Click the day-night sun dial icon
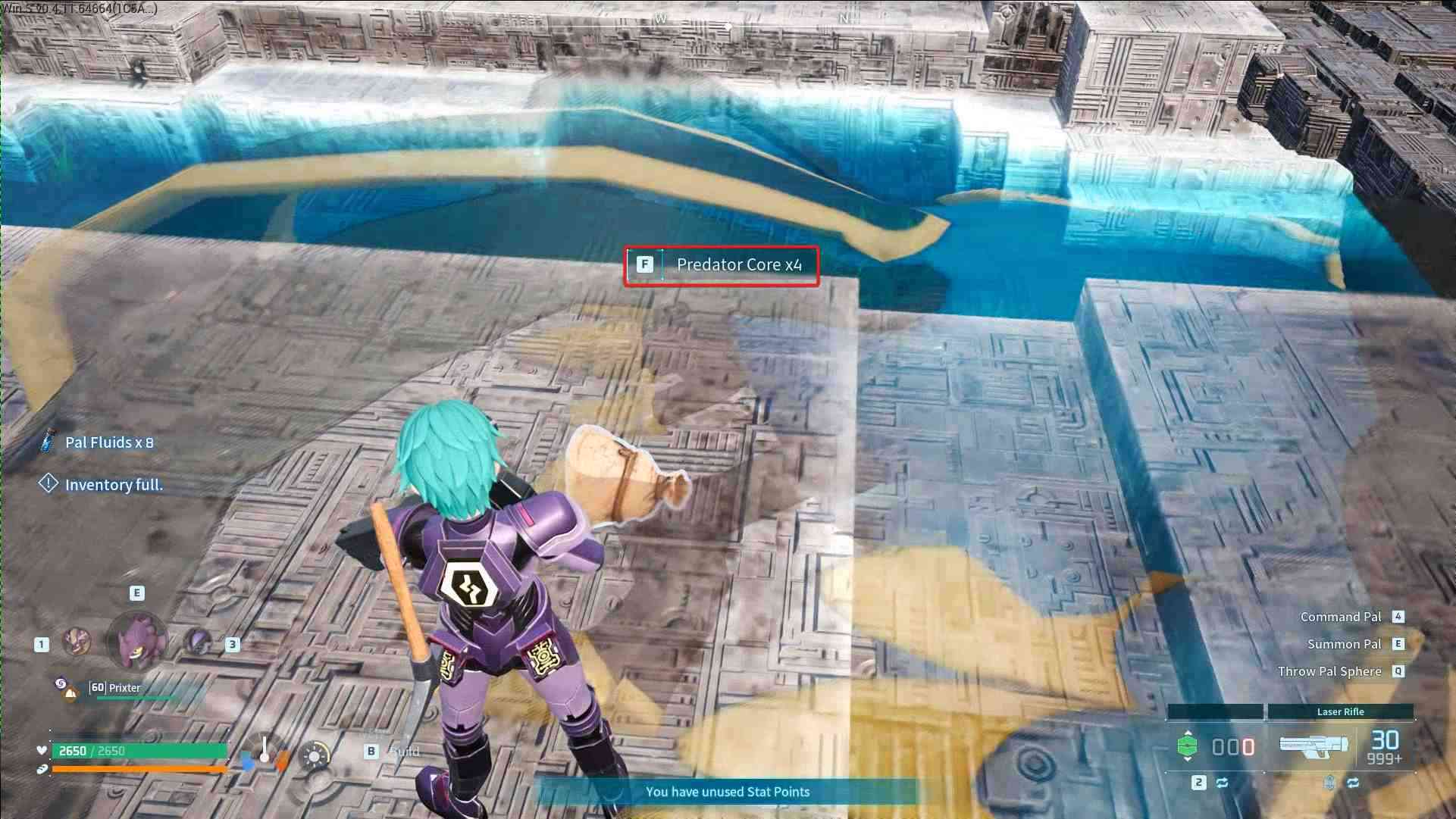This screenshot has height=819, width=1456. 315,755
